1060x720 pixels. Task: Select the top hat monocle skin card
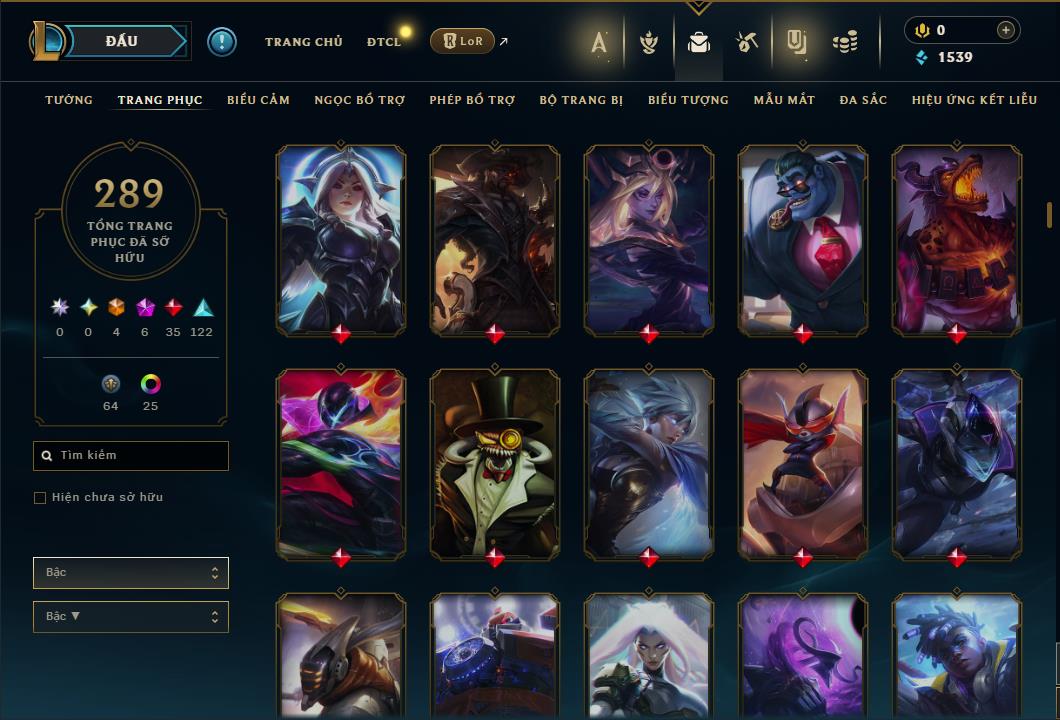pos(495,464)
